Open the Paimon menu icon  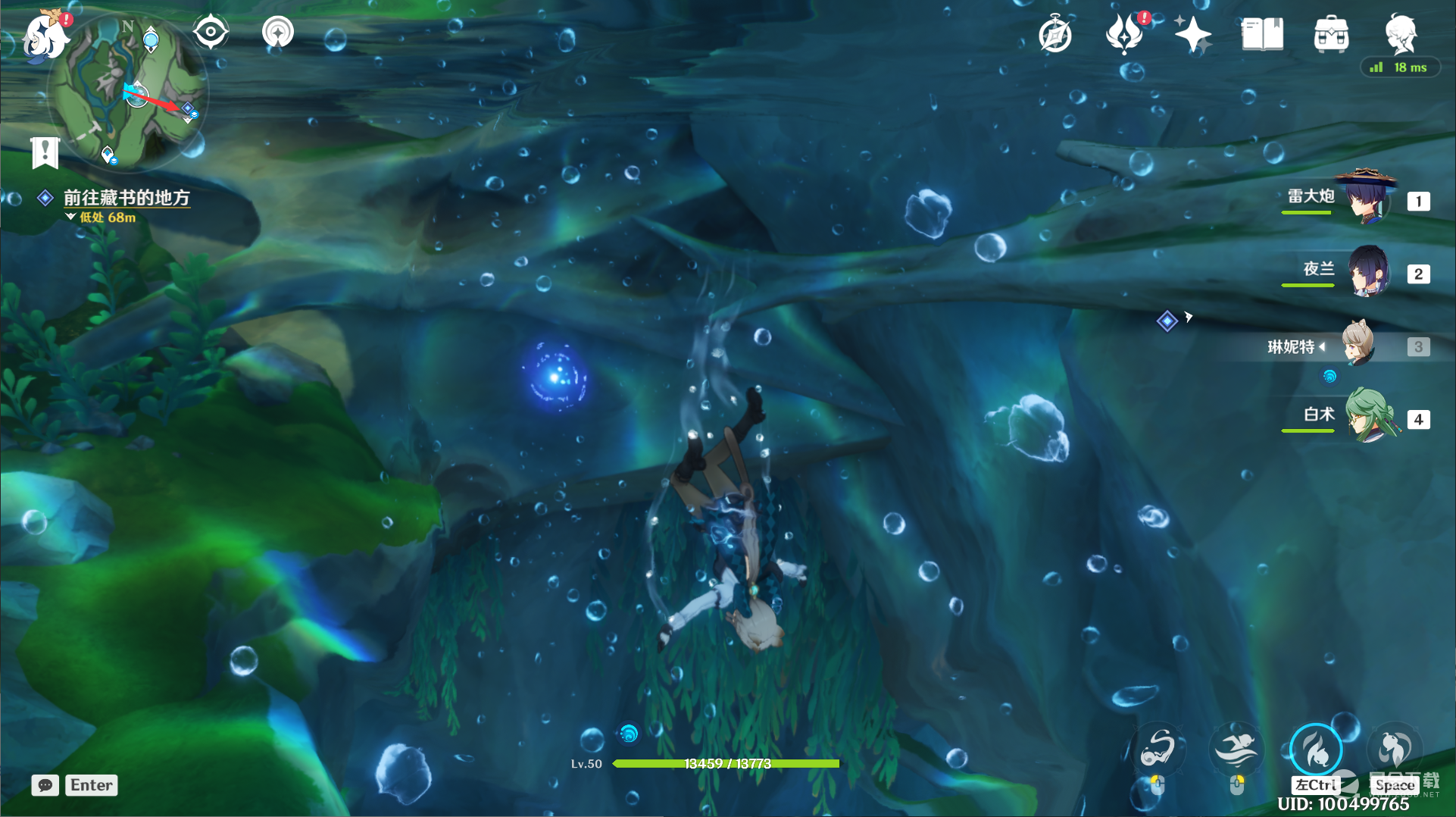(44, 35)
